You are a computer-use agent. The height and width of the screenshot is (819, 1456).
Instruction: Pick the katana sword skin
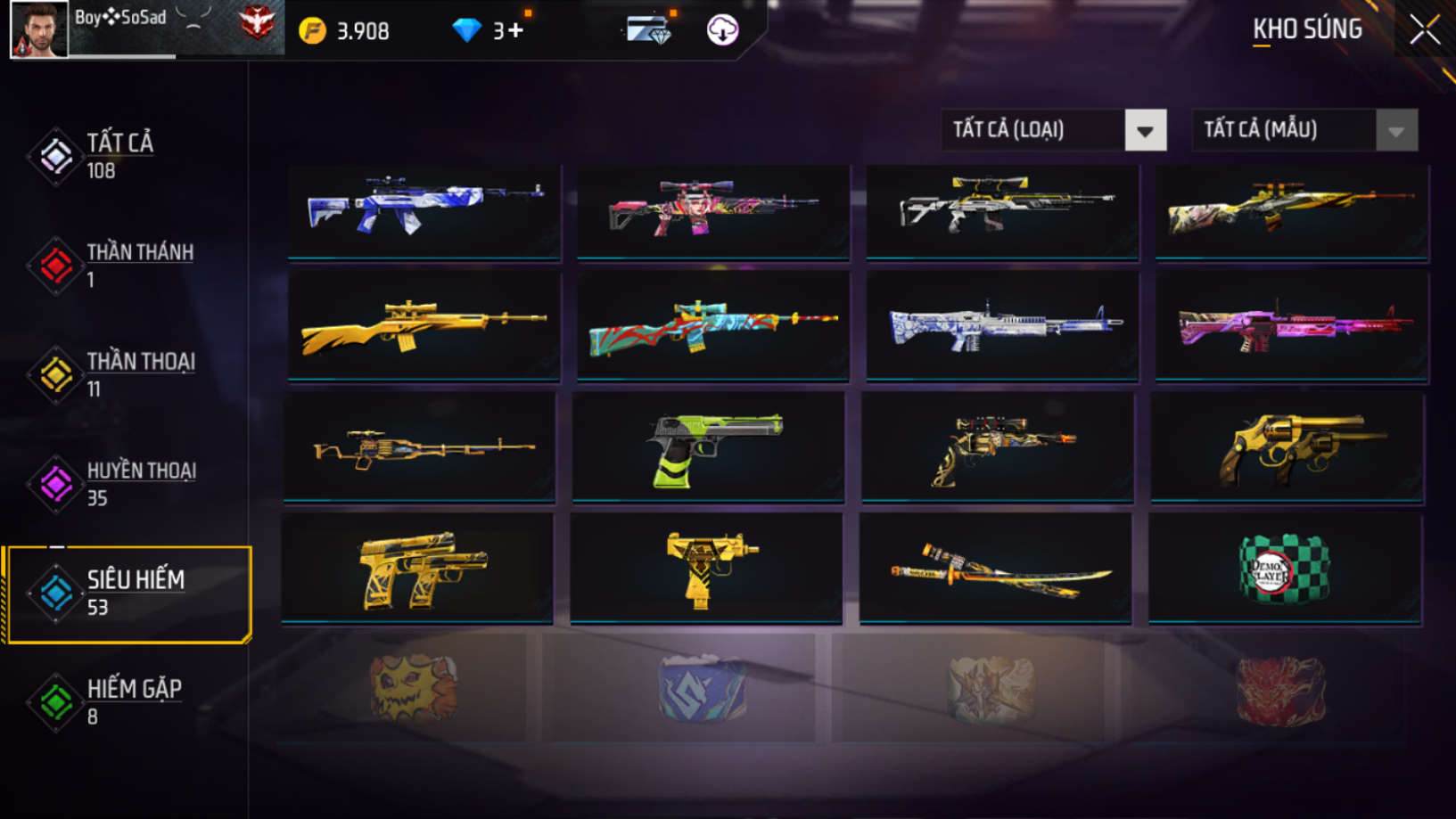(995, 568)
